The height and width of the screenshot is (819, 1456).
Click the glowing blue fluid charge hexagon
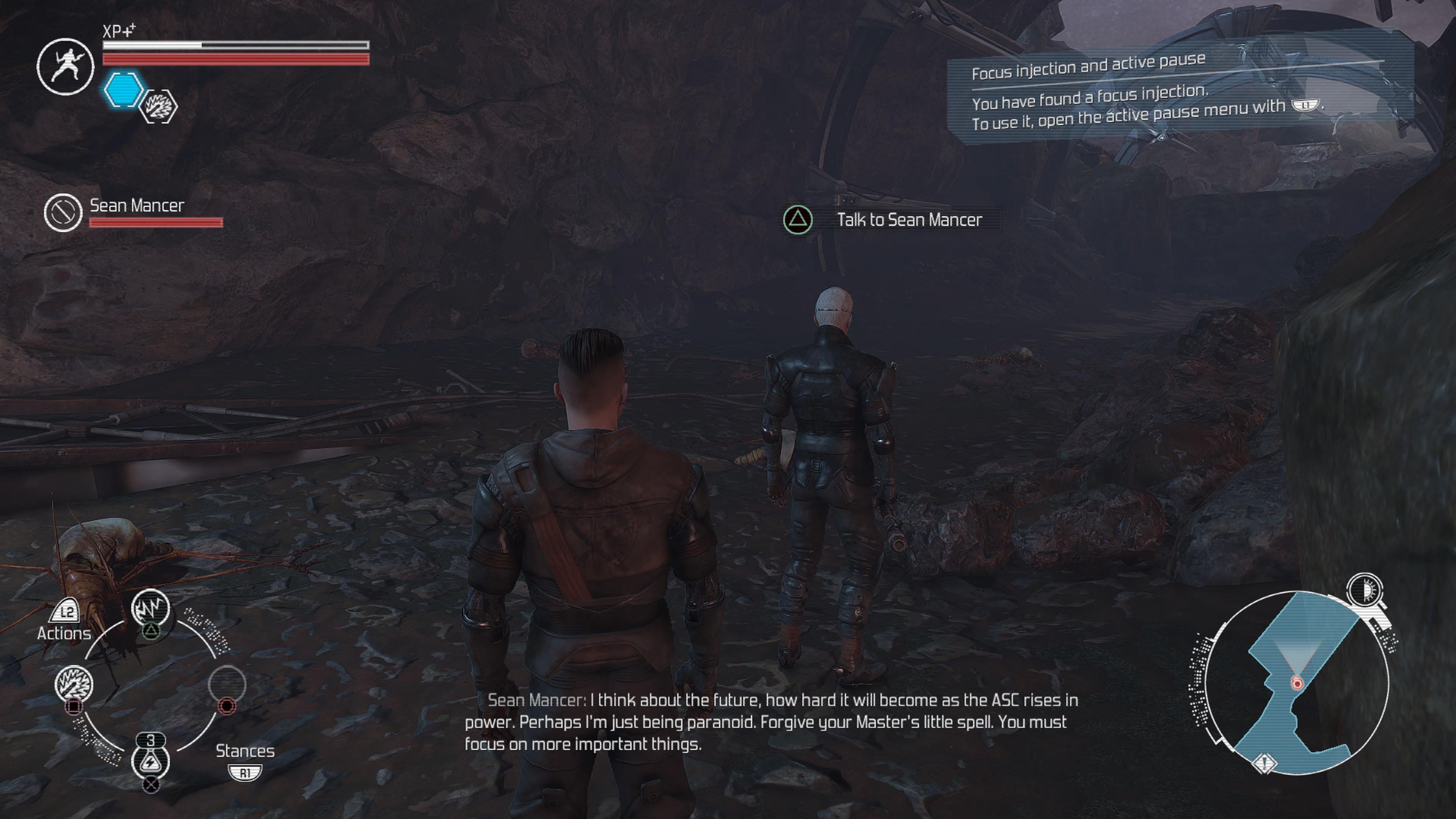124,90
